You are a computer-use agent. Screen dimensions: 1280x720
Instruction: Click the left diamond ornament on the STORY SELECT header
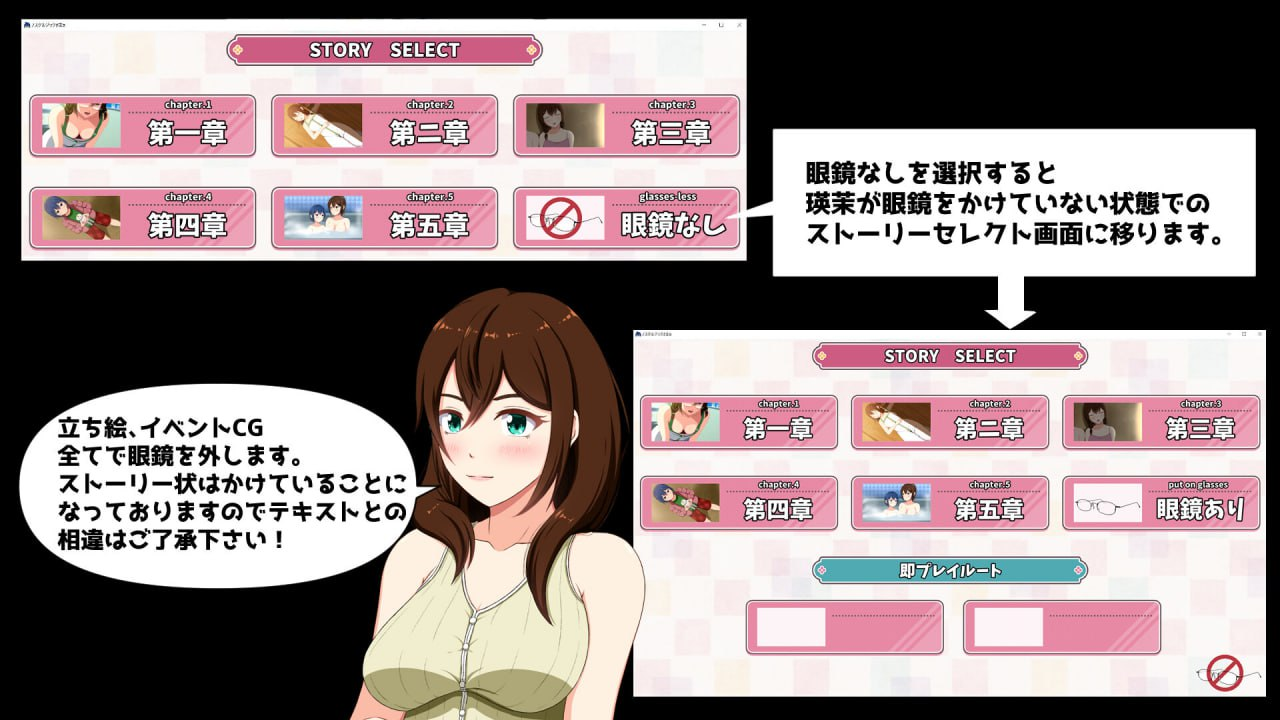(238, 49)
